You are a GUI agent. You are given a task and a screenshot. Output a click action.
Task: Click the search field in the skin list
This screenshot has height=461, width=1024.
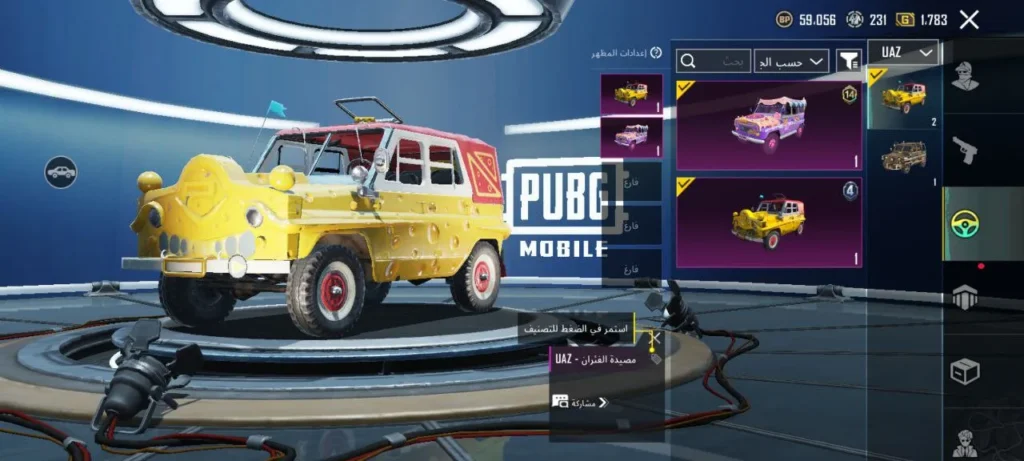tap(714, 61)
